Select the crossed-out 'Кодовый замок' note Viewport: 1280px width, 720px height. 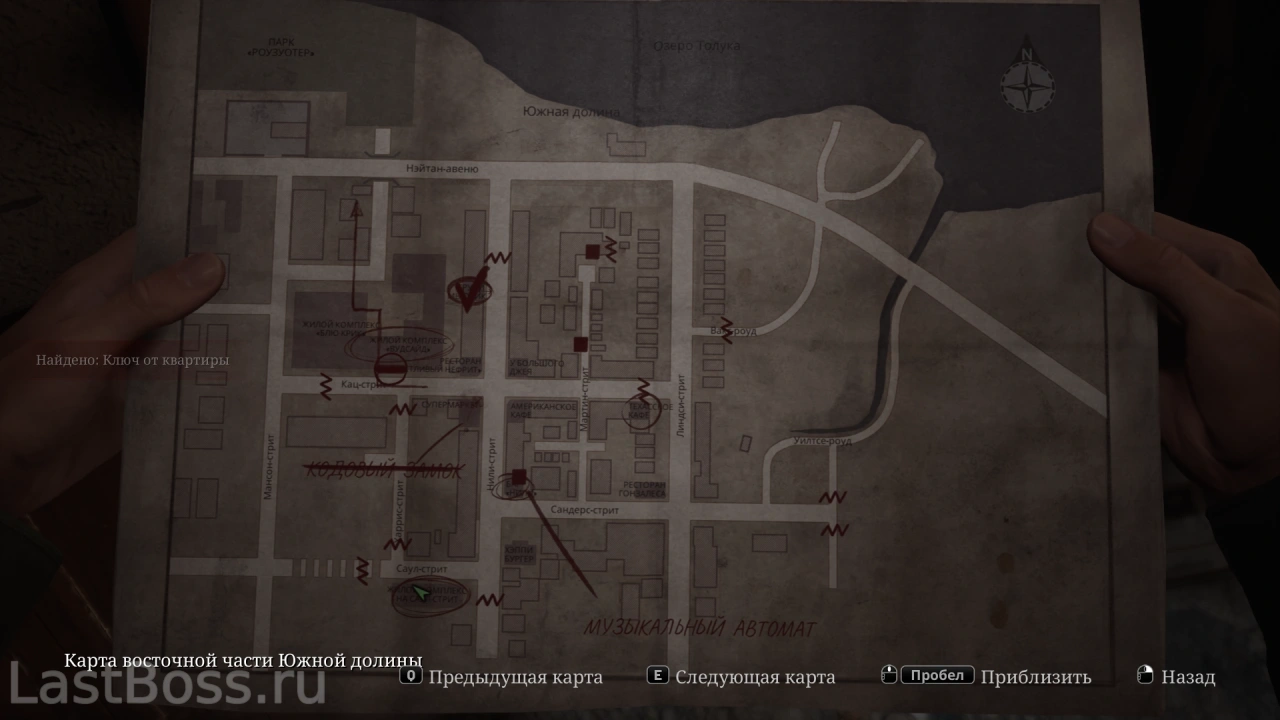[x=384, y=469]
